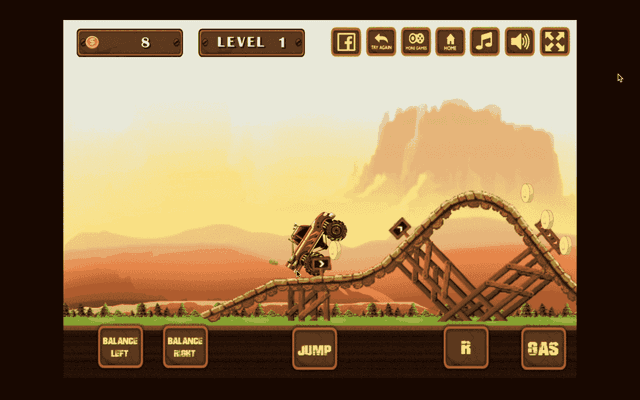Tap the Balance Right control
Screen dimensions: 640x400
[185, 347]
